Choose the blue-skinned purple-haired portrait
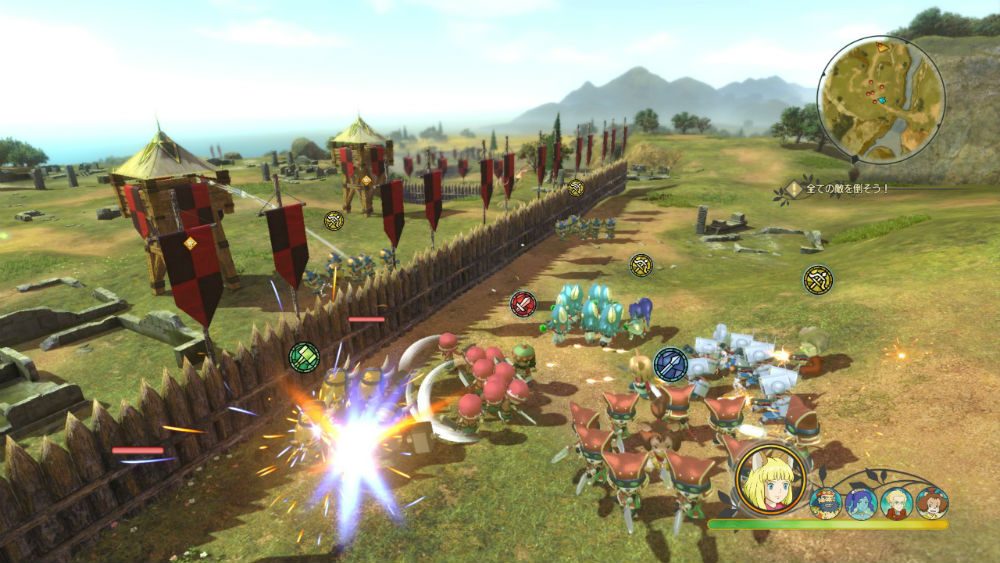Viewport: 1000px width, 563px height. (x=861, y=502)
